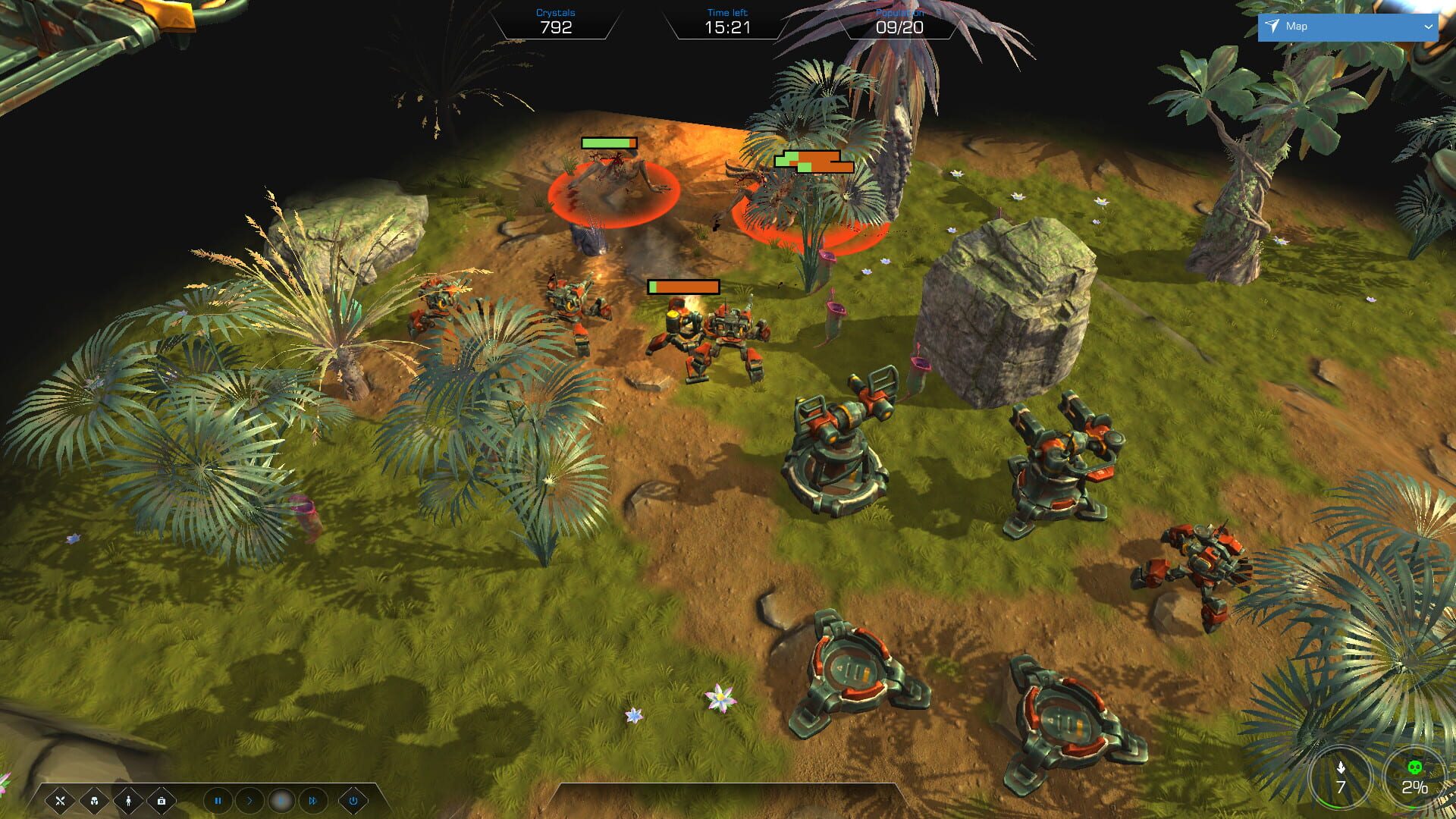The height and width of the screenshot is (819, 1456).
Task: Click the navigation arrow icon on Map panel
Action: point(1272,26)
